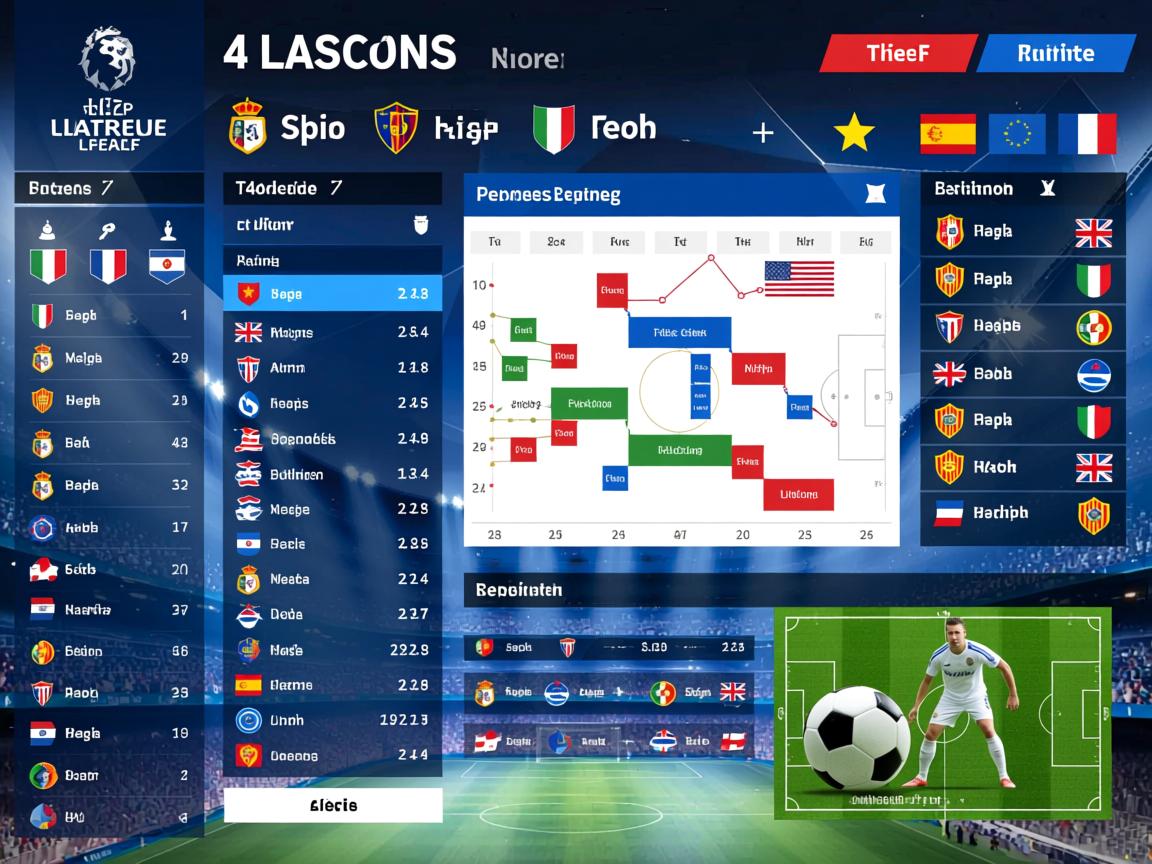Select the Teoh Italian shield
1152x864 pixels.
tap(553, 129)
